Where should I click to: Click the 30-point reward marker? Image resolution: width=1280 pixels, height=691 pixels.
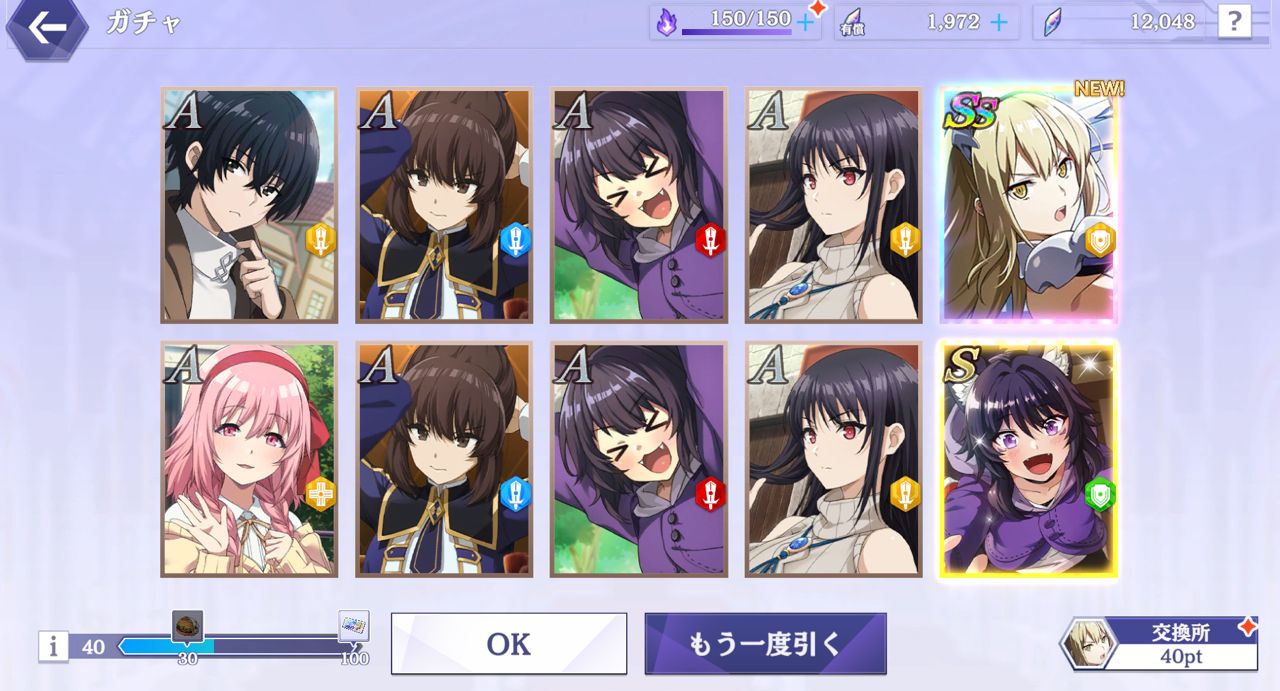[x=187, y=627]
